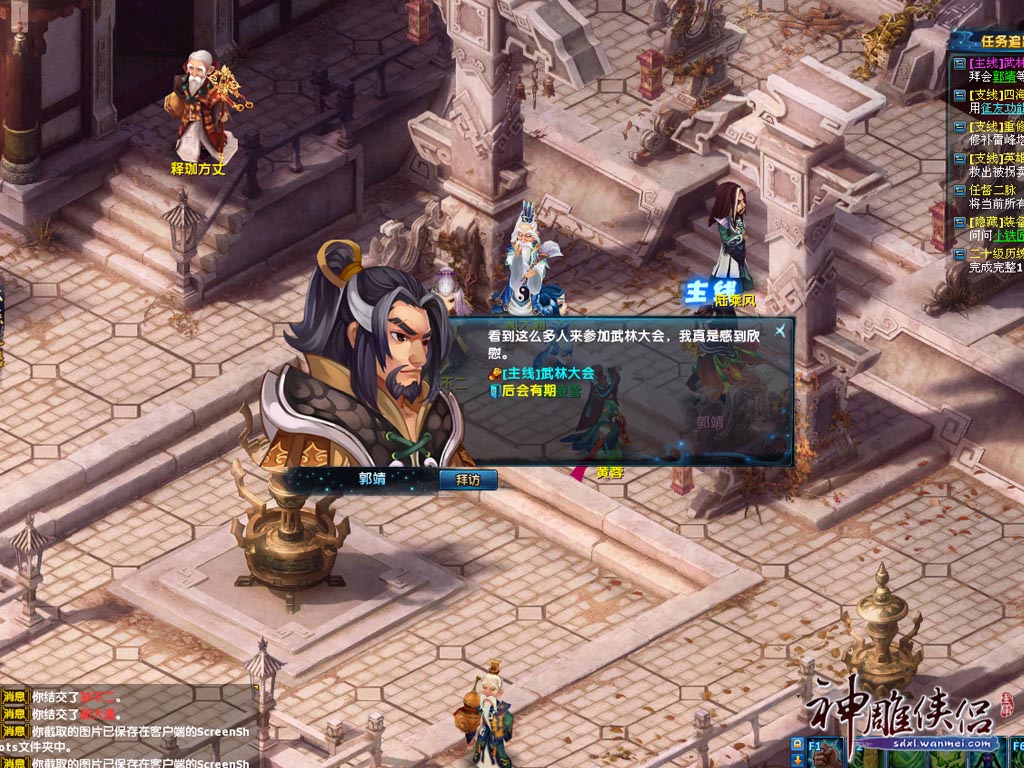Close the Guo Jing dialogue box
This screenshot has height=768, width=1024.
tap(780, 331)
